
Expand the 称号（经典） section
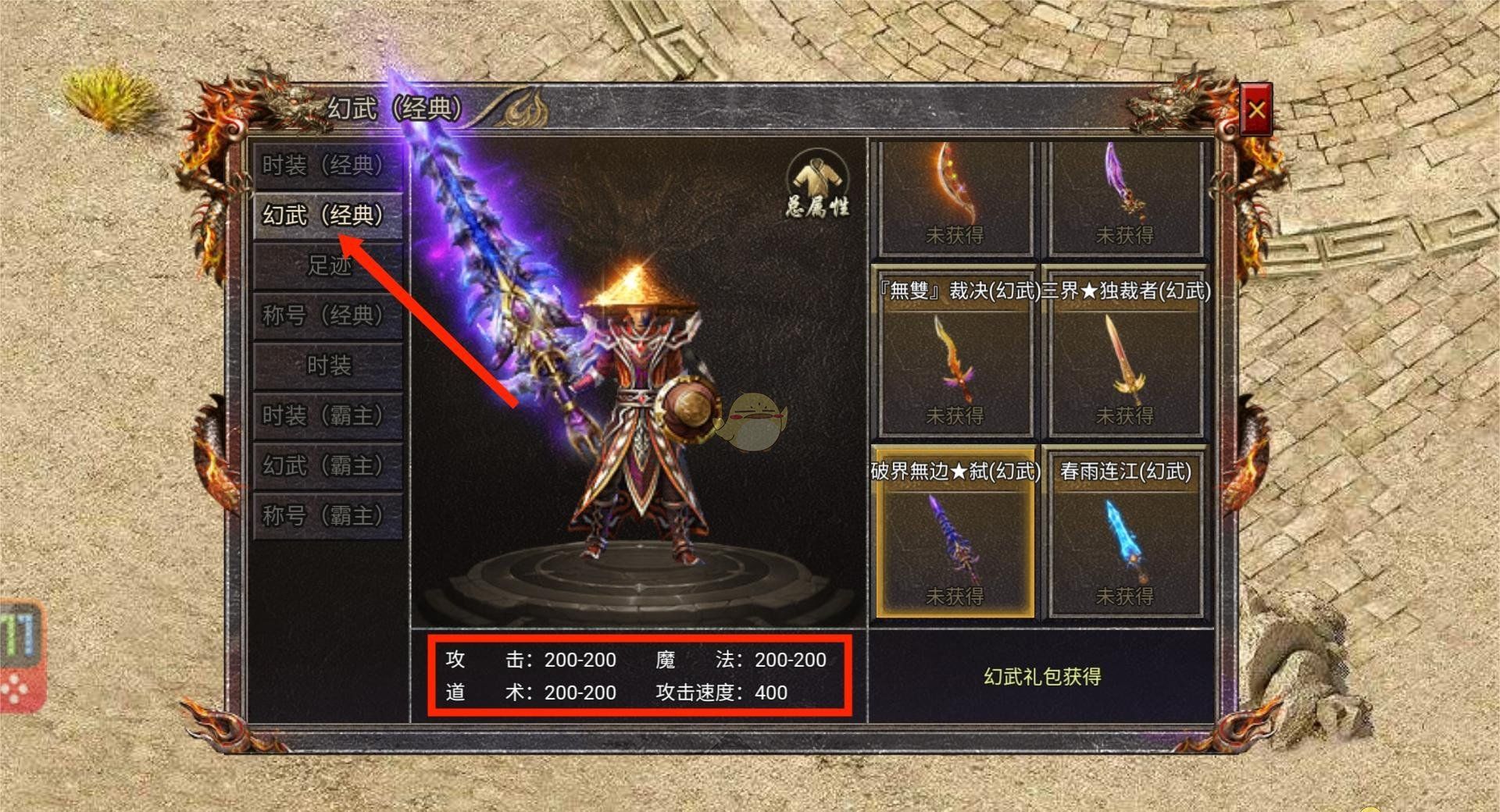[x=327, y=315]
